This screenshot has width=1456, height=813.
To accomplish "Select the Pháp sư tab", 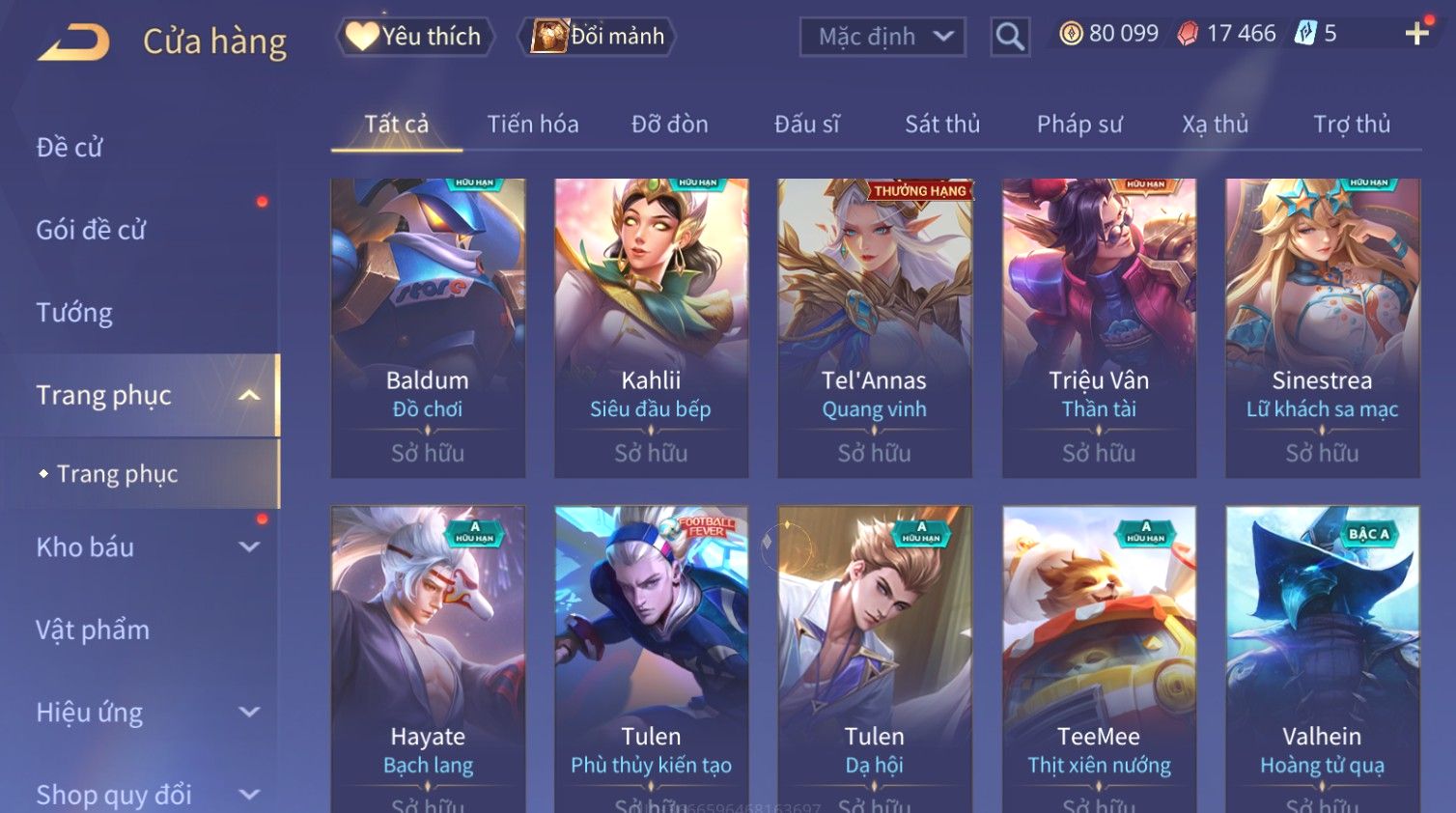I will pyautogui.click(x=1079, y=125).
